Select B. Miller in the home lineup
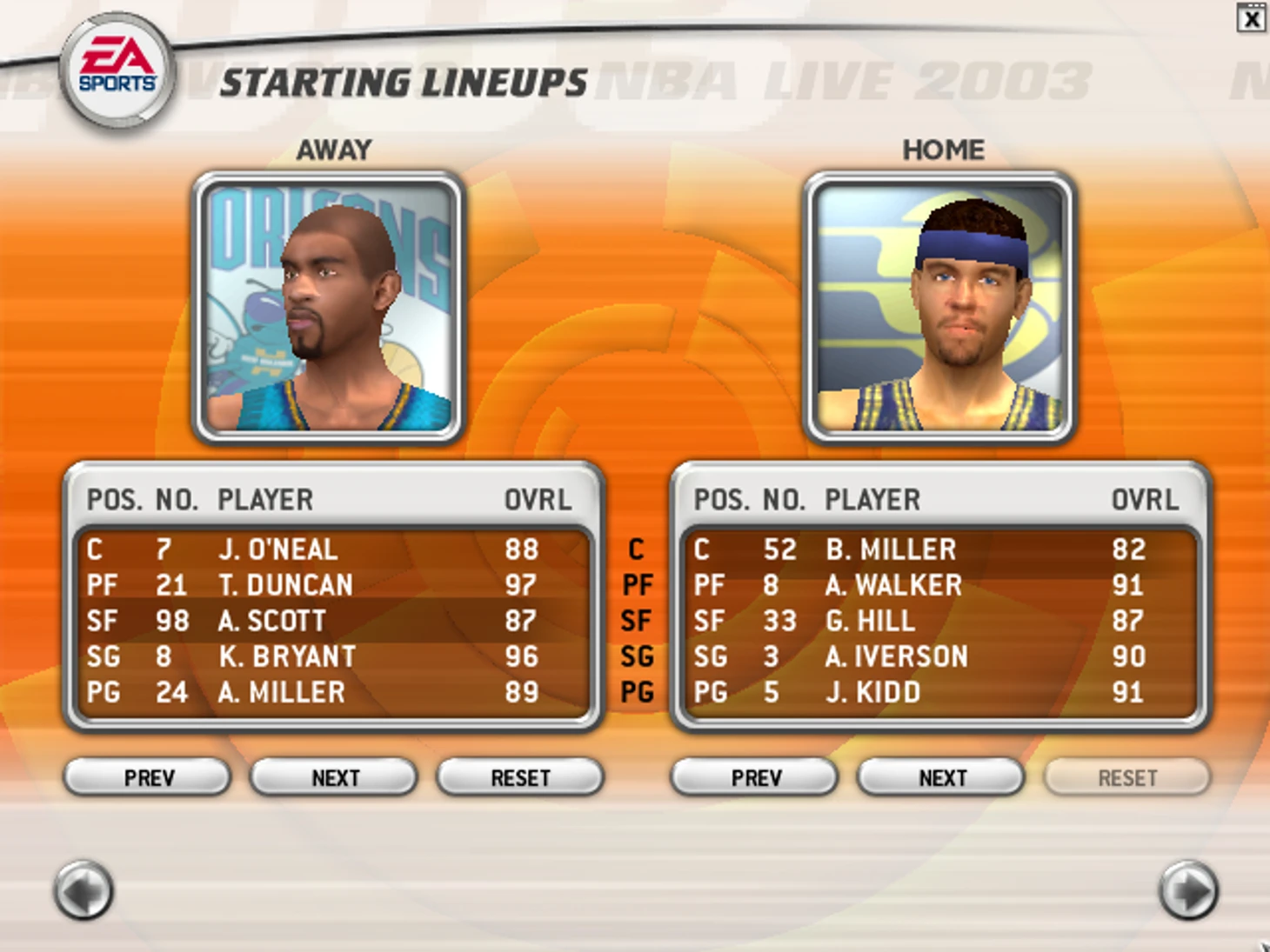1270x952 pixels. pos(891,549)
